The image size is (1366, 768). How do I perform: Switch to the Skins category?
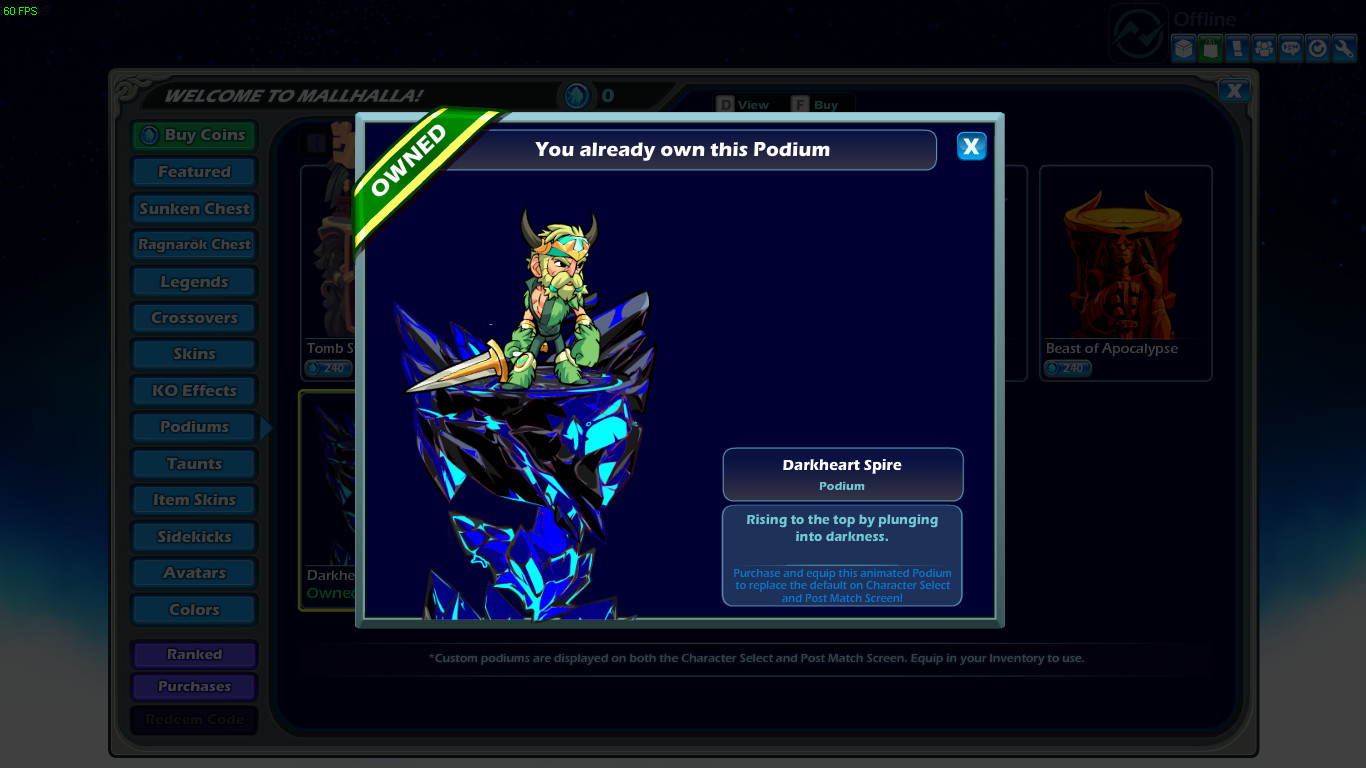(193, 353)
